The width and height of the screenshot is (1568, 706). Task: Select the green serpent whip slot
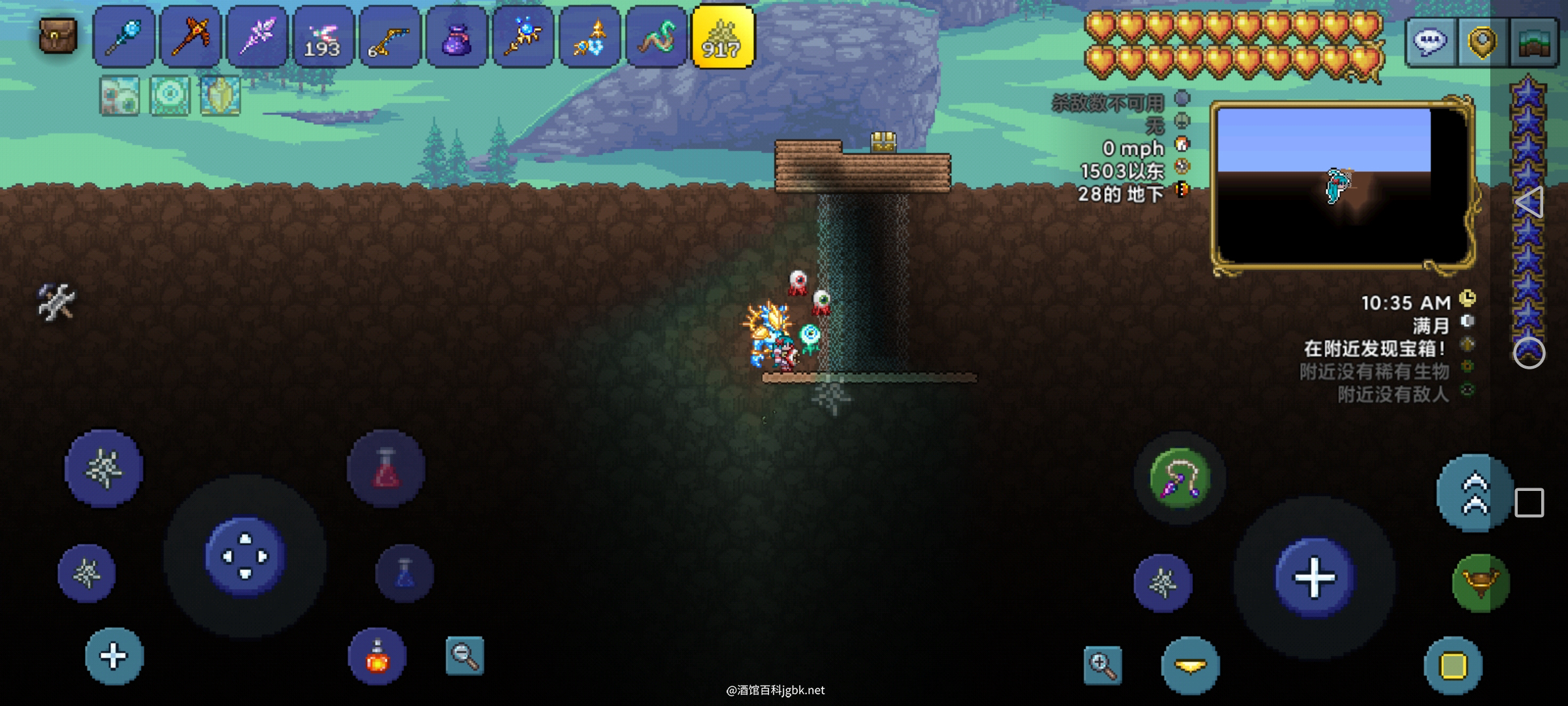click(656, 37)
